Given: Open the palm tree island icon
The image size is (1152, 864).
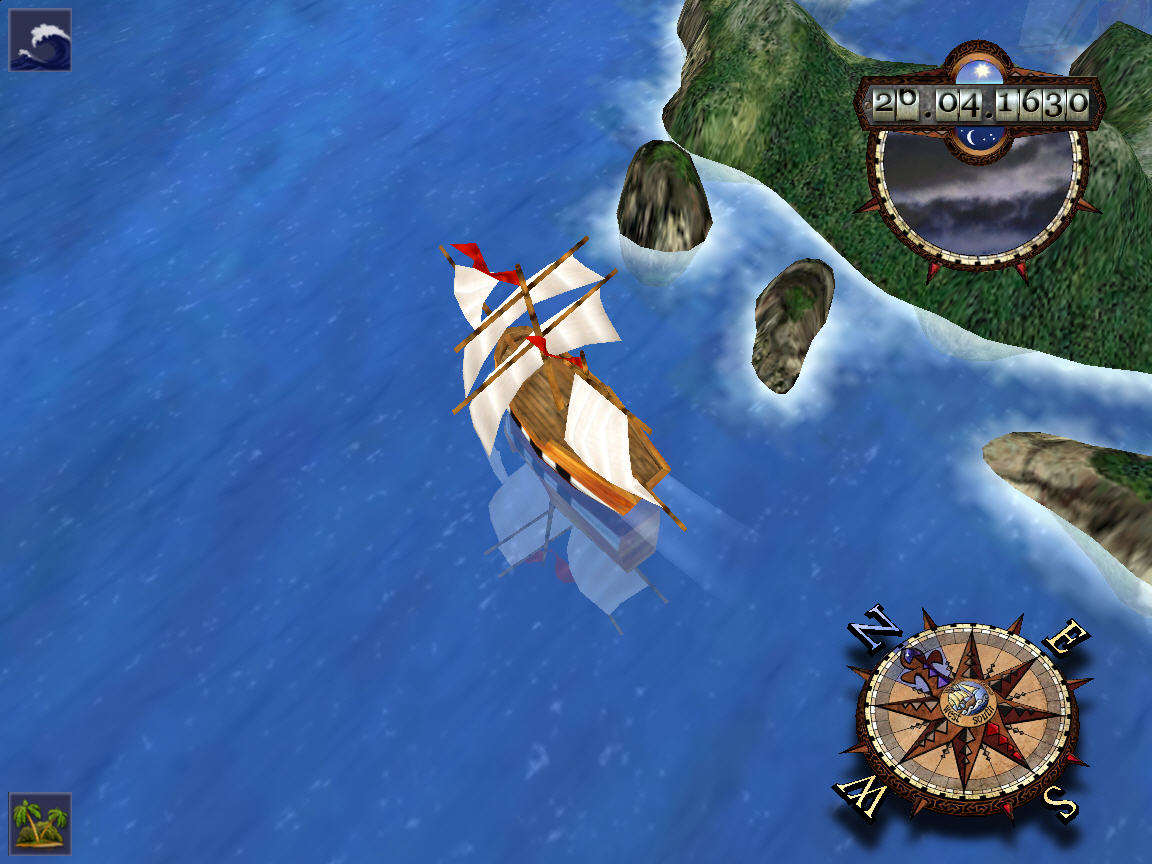Looking at the screenshot, I should click(x=40, y=824).
